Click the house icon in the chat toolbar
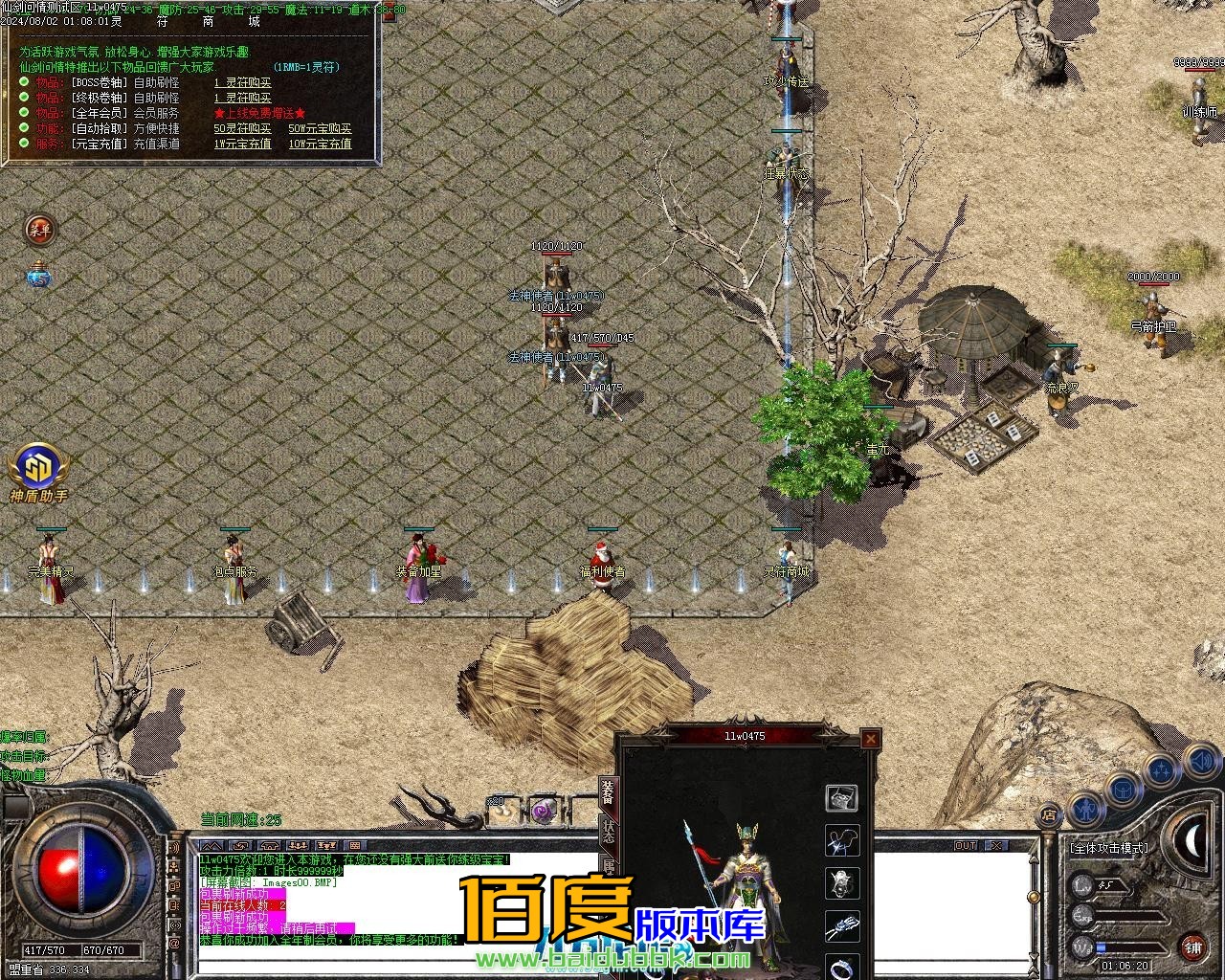Viewport: 1225px width, 980px height. click(272, 846)
